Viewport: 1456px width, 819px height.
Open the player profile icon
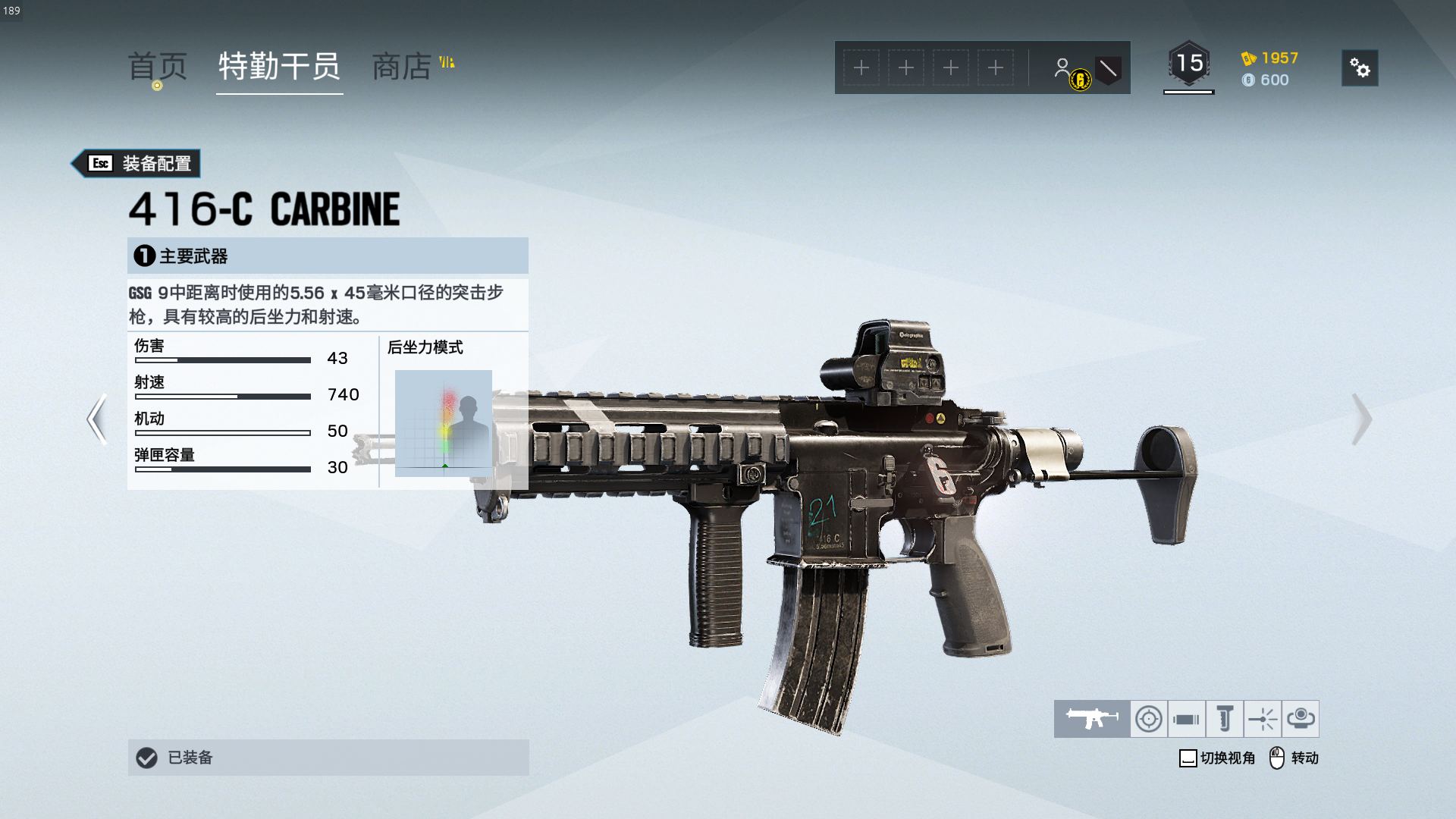pos(1063,68)
